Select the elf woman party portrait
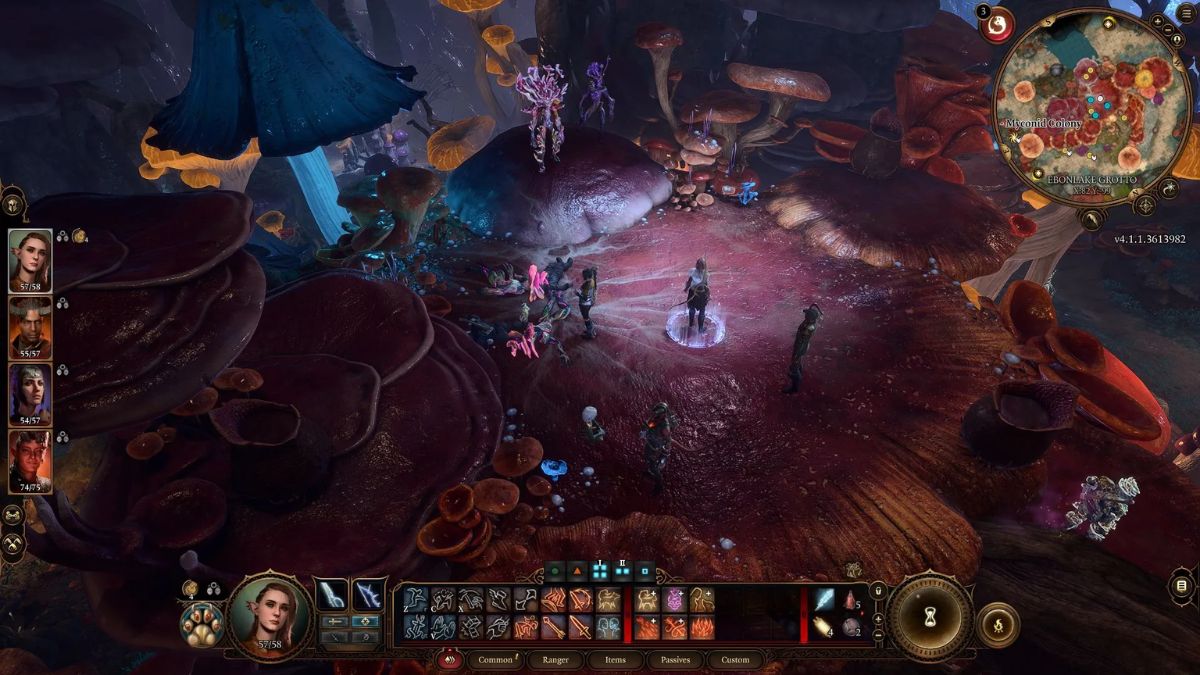The height and width of the screenshot is (675, 1200). tap(29, 256)
